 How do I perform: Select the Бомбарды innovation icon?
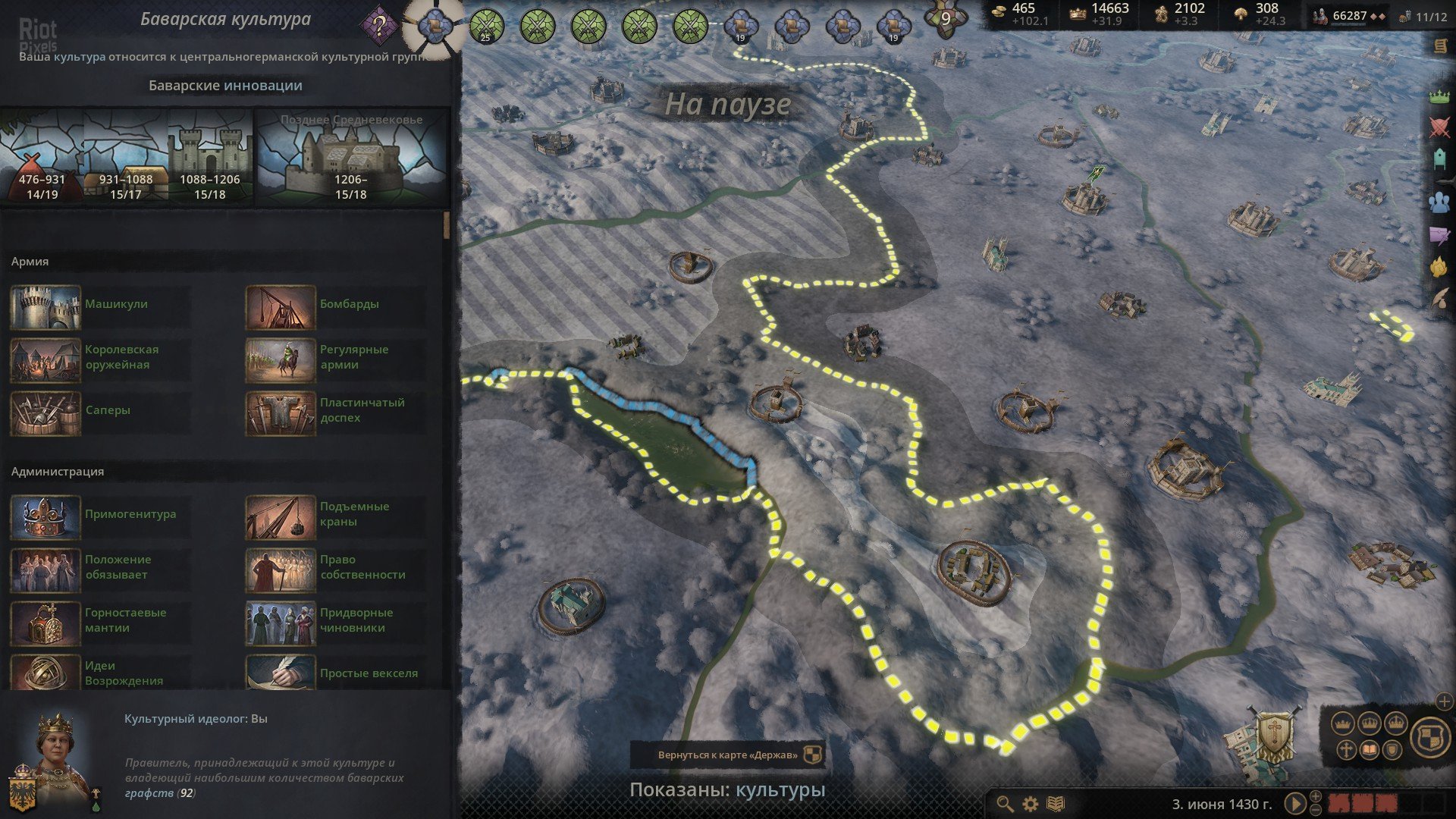pyautogui.click(x=280, y=306)
